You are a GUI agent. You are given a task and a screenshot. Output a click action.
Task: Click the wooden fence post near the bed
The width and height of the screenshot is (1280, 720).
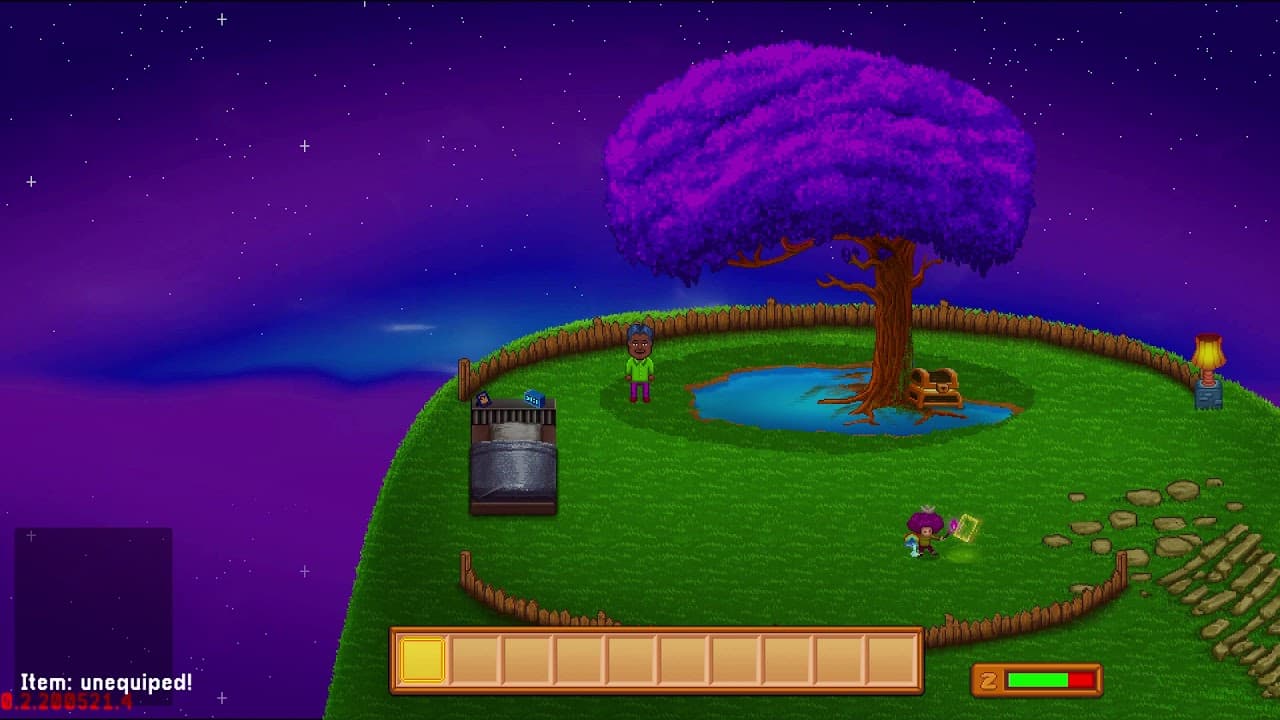465,378
